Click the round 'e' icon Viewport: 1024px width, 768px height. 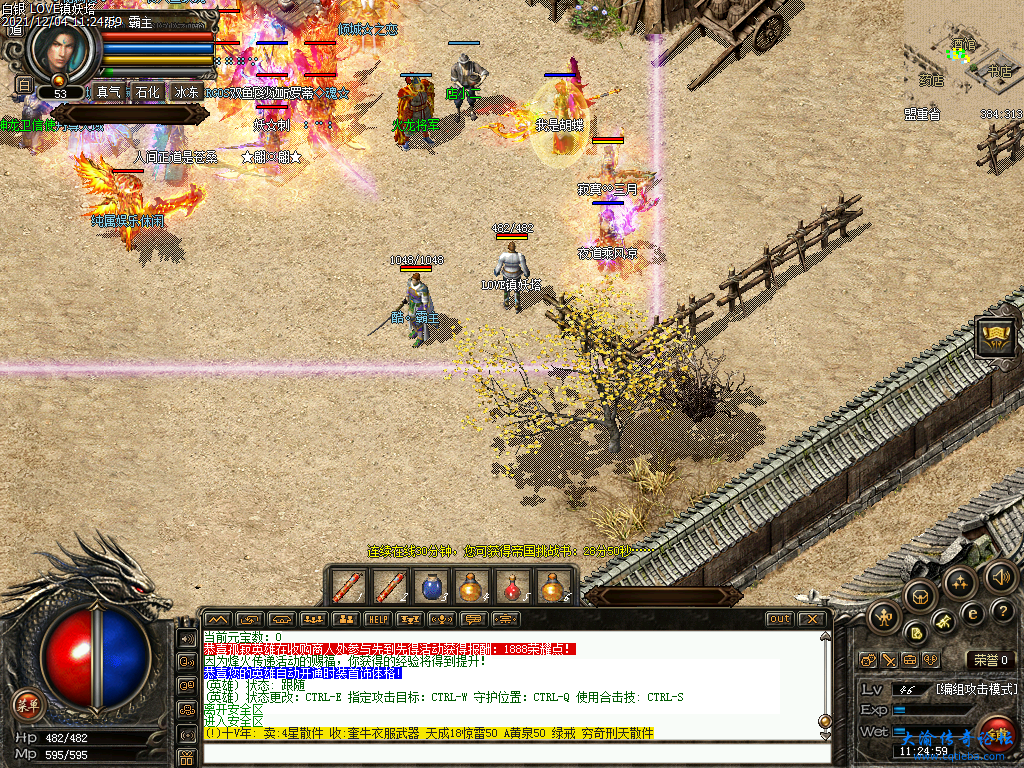tap(971, 613)
